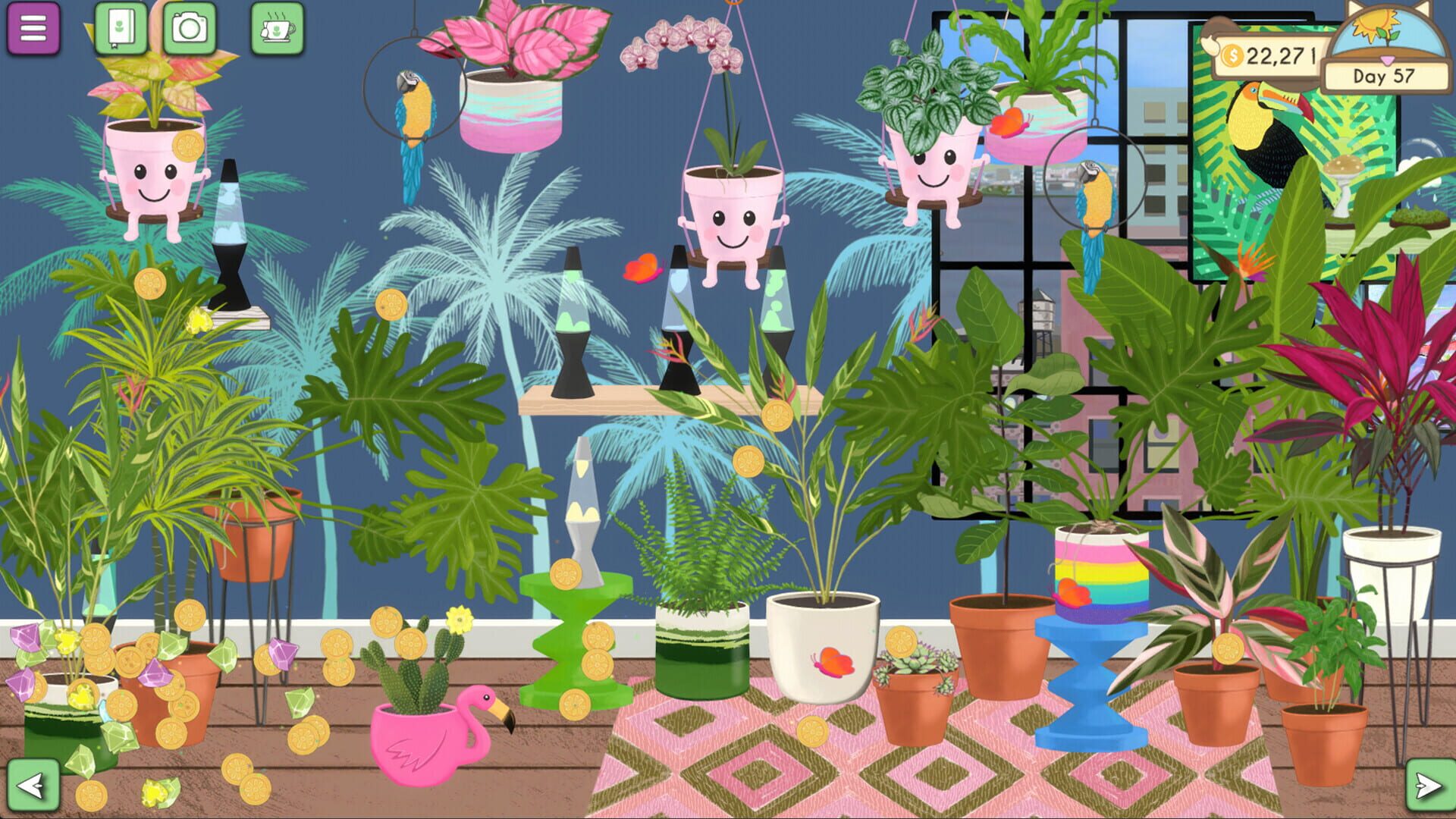The width and height of the screenshot is (1456, 819).
Task: Go to the next room with right arrow
Action: coord(1429,785)
